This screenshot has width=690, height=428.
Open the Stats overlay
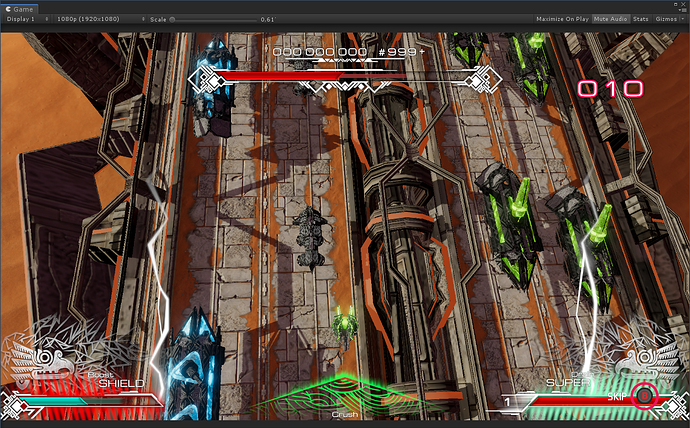point(641,19)
